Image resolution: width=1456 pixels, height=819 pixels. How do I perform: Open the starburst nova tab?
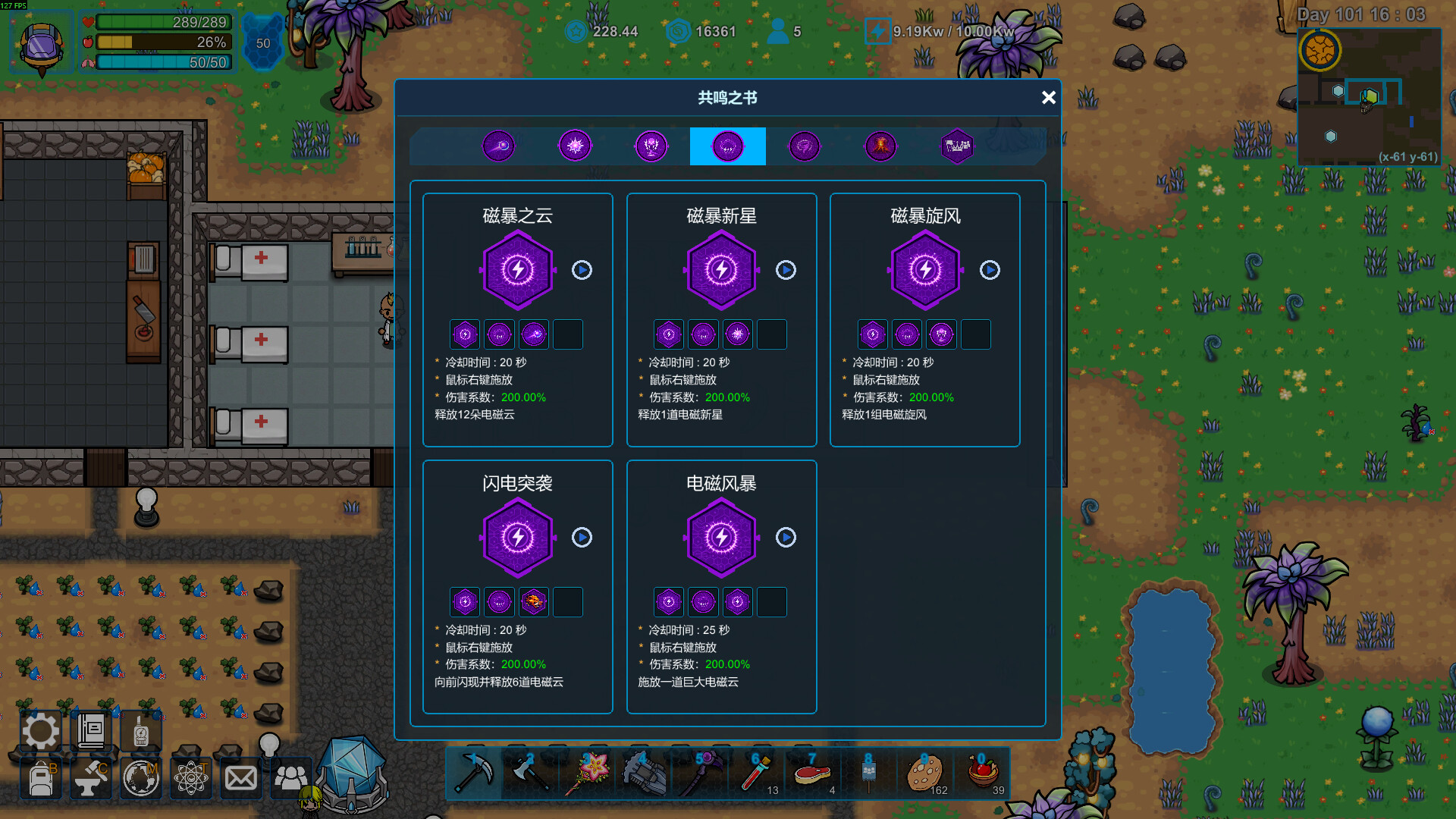click(575, 146)
